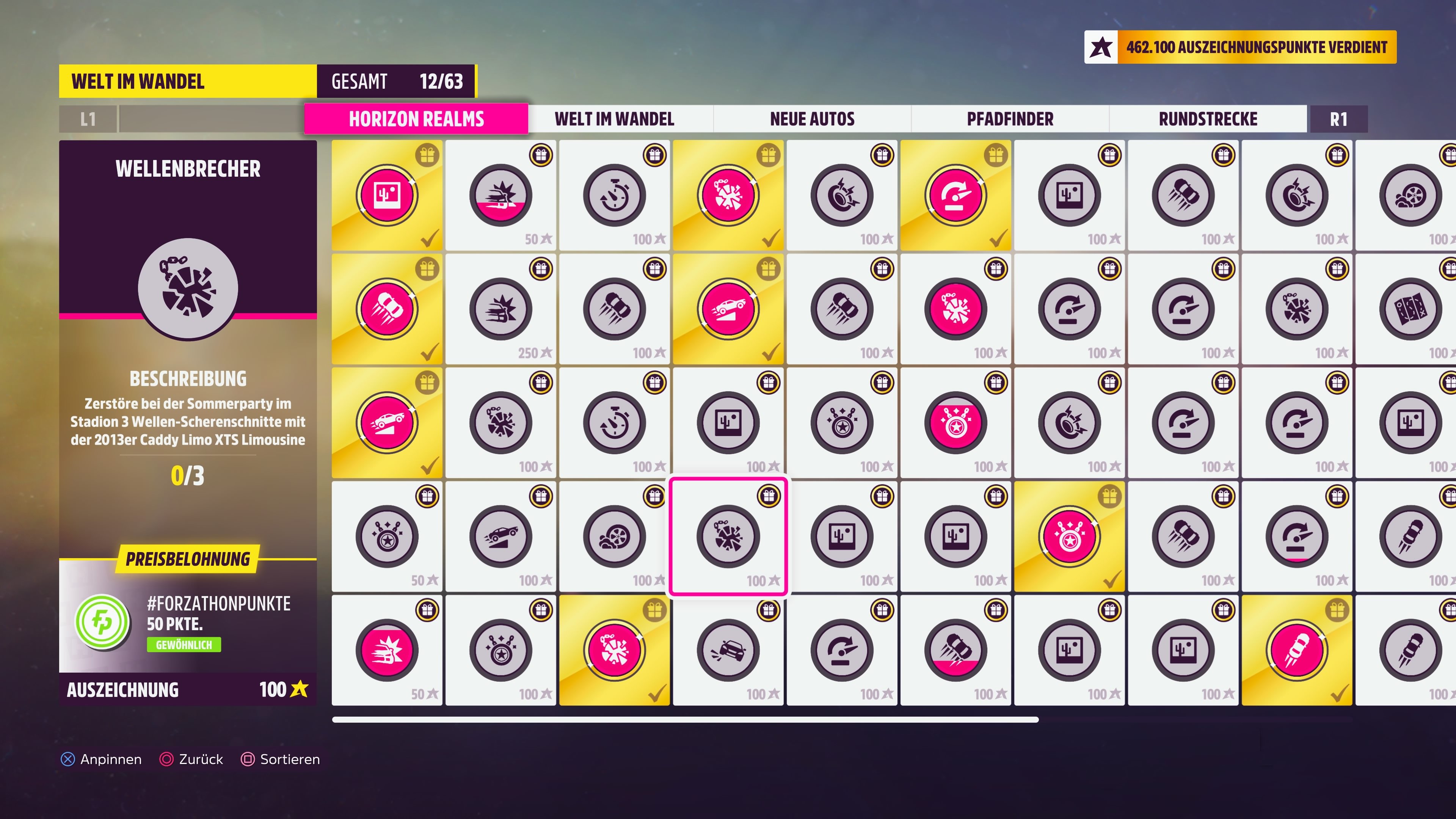Viewport: 1456px width, 819px height.
Task: Open the completed speedometer accolade with checkmark
Action: pos(955,195)
